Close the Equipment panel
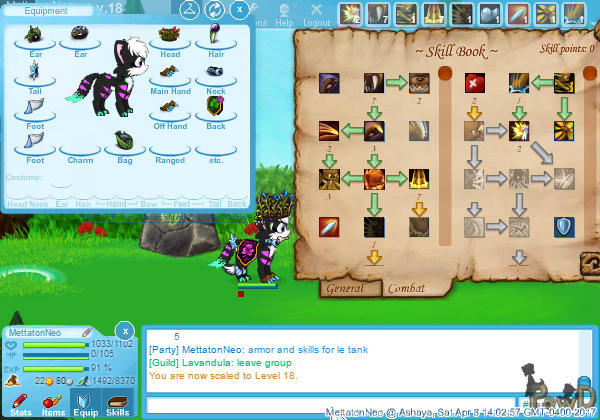The width and height of the screenshot is (600, 420). click(x=240, y=9)
